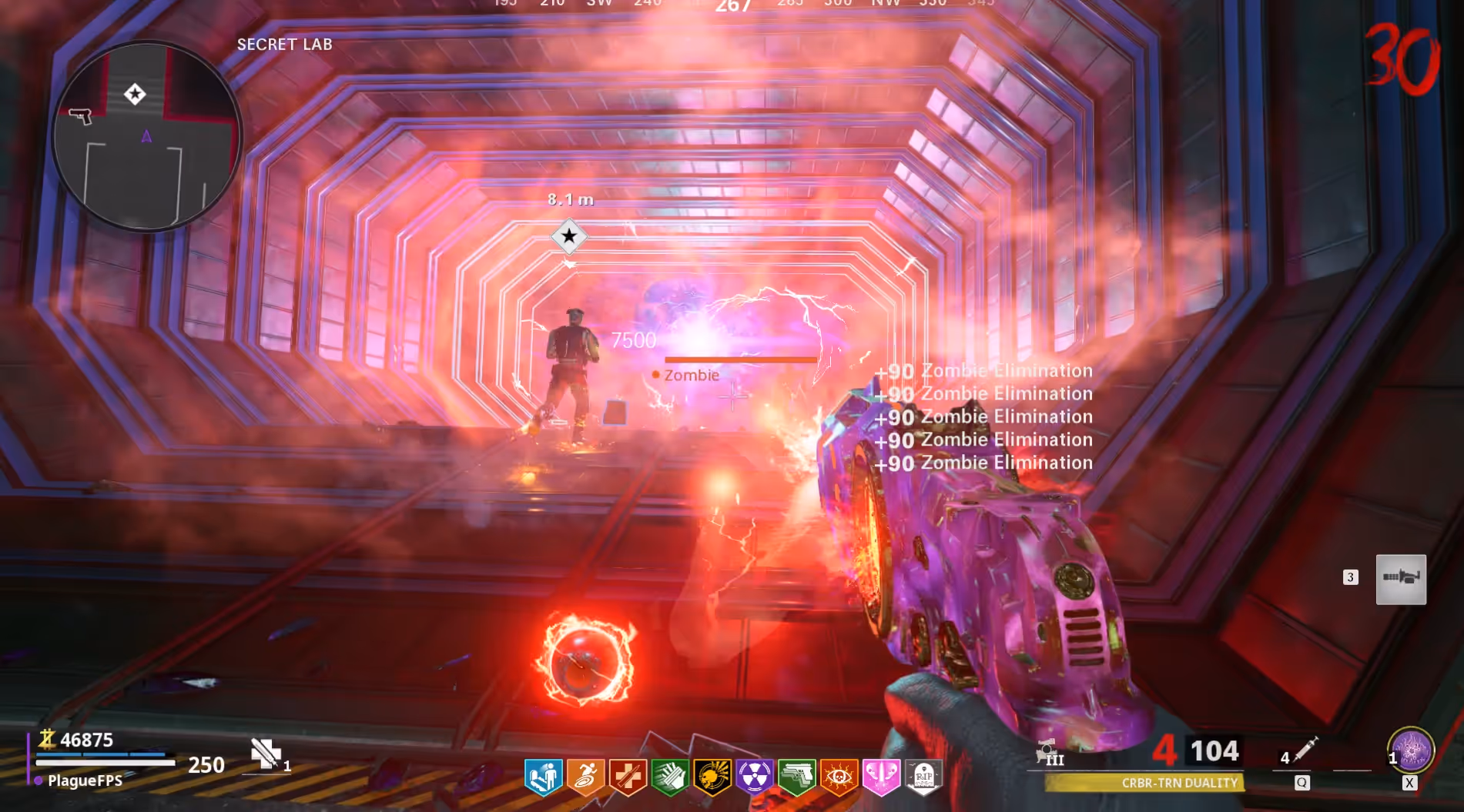Select the minigun scorestreak slot
The height and width of the screenshot is (812, 1464).
click(1401, 579)
